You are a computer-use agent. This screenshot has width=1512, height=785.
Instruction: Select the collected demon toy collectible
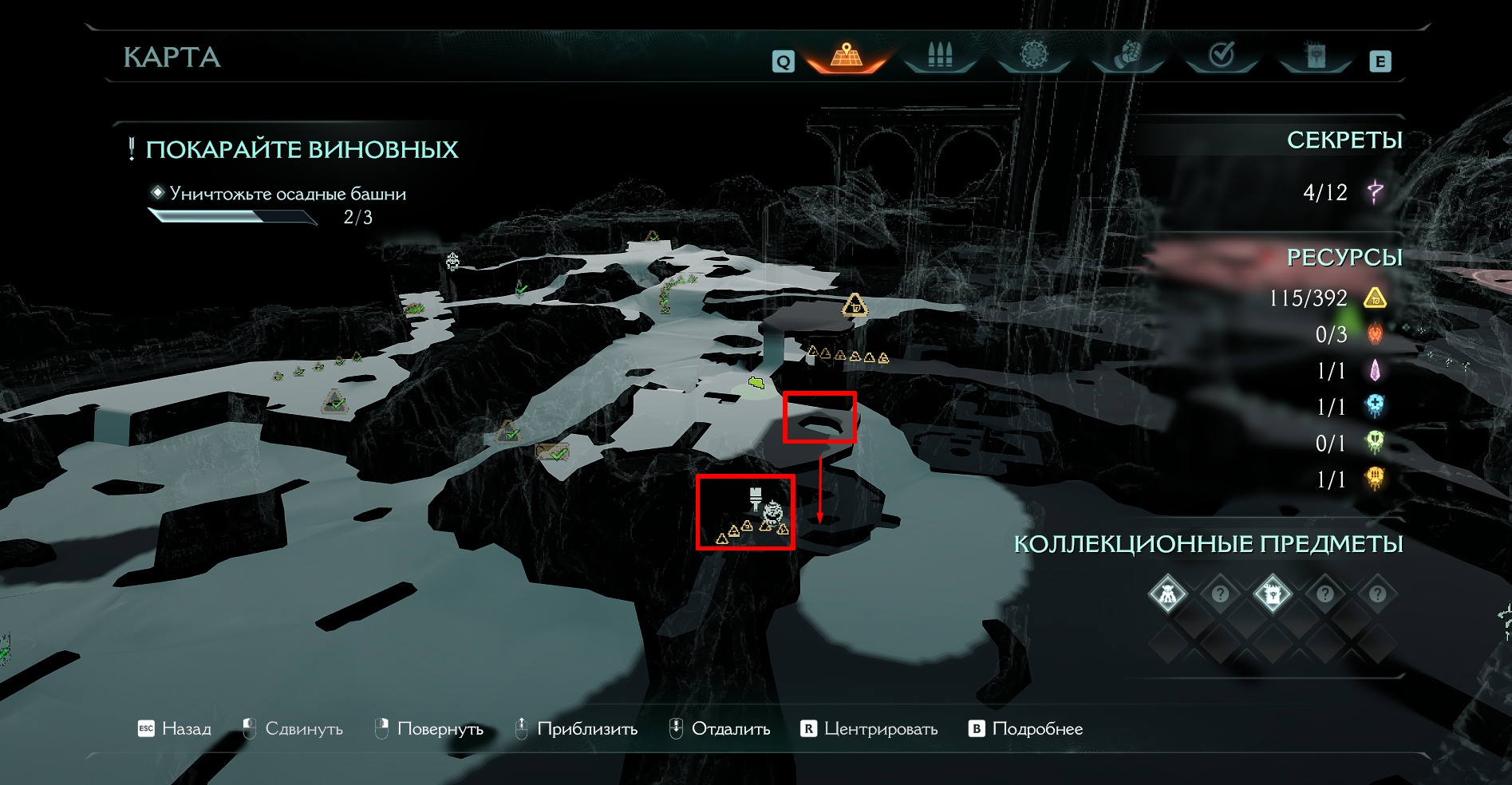tap(1167, 594)
